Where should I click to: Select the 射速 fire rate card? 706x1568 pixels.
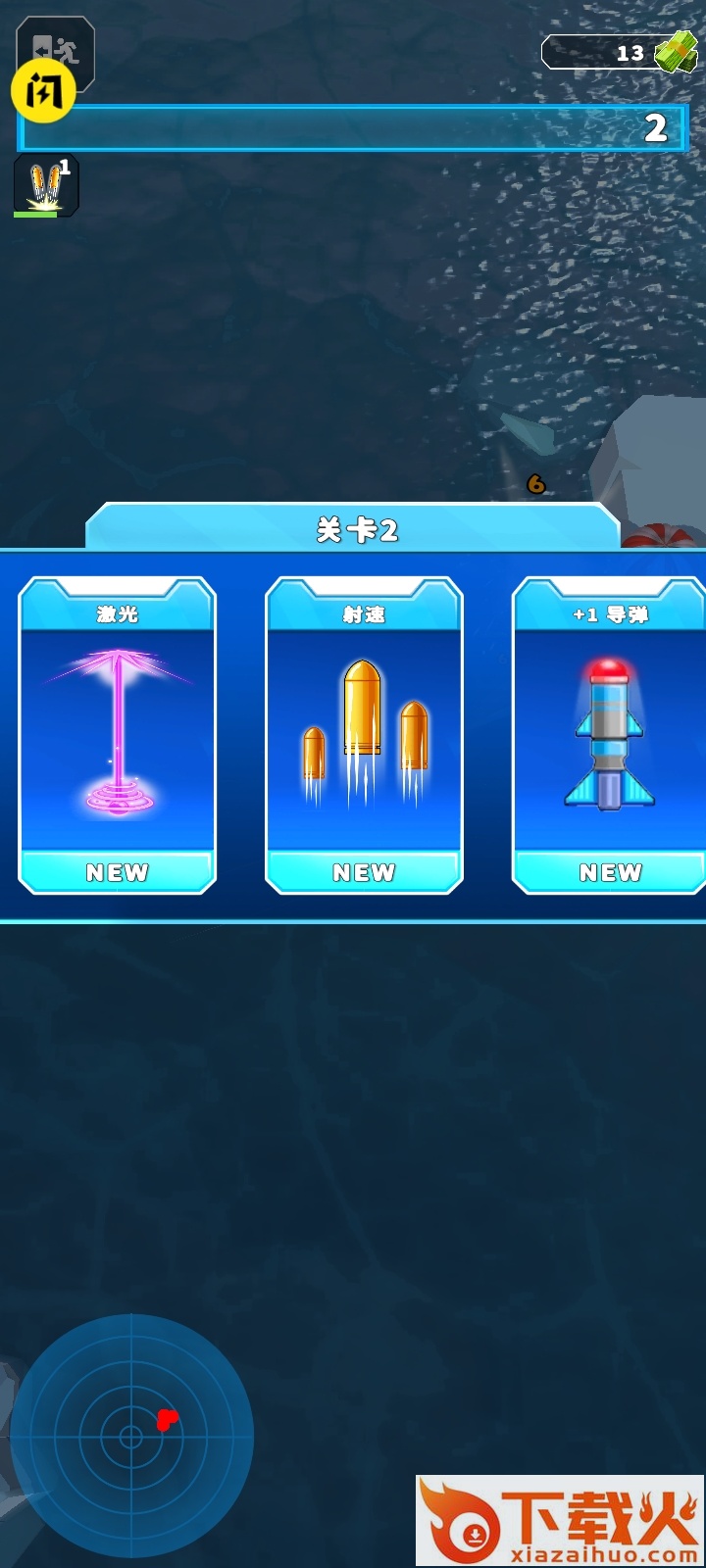click(364, 735)
